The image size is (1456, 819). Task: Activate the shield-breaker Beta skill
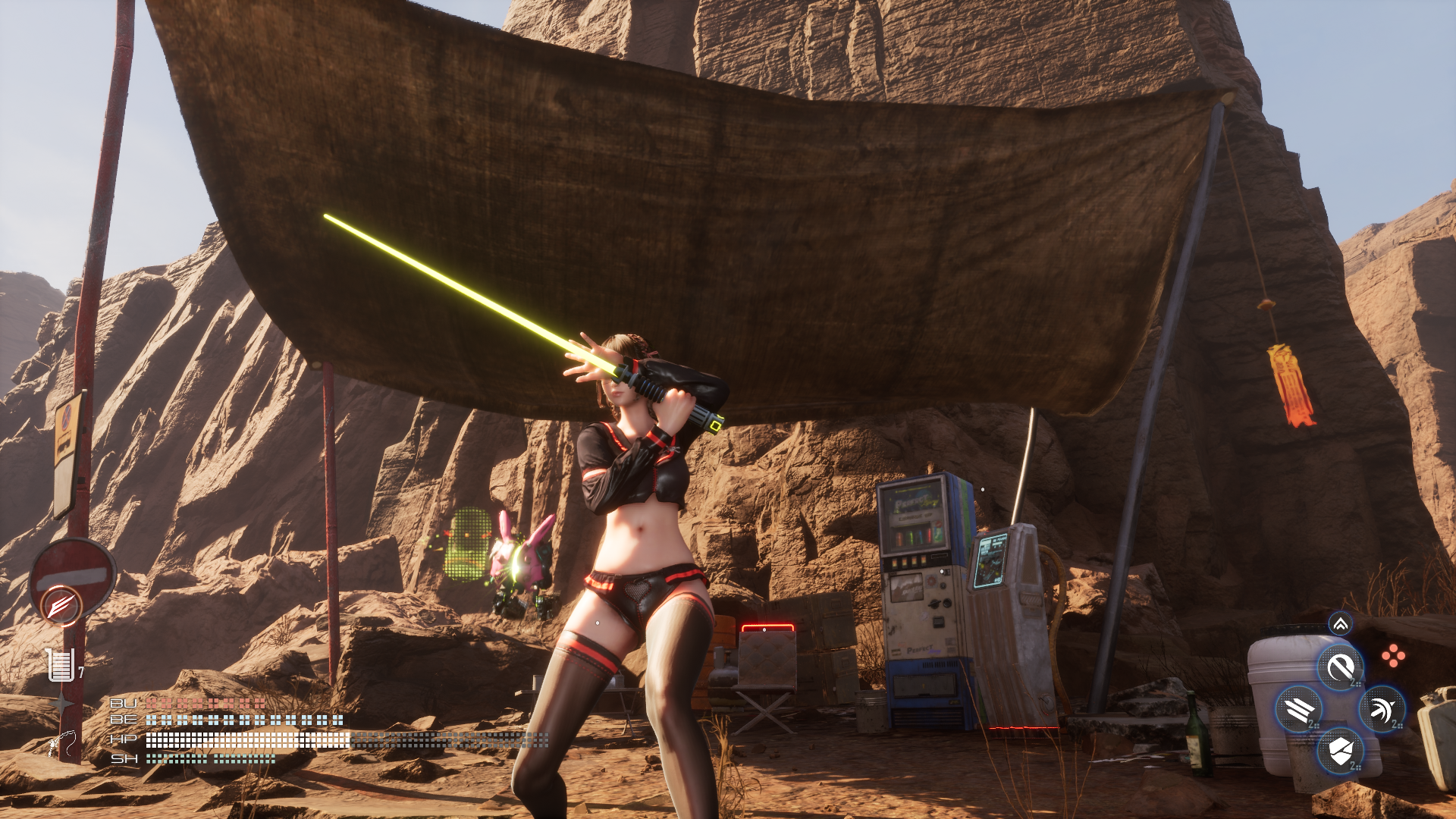click(x=1341, y=752)
